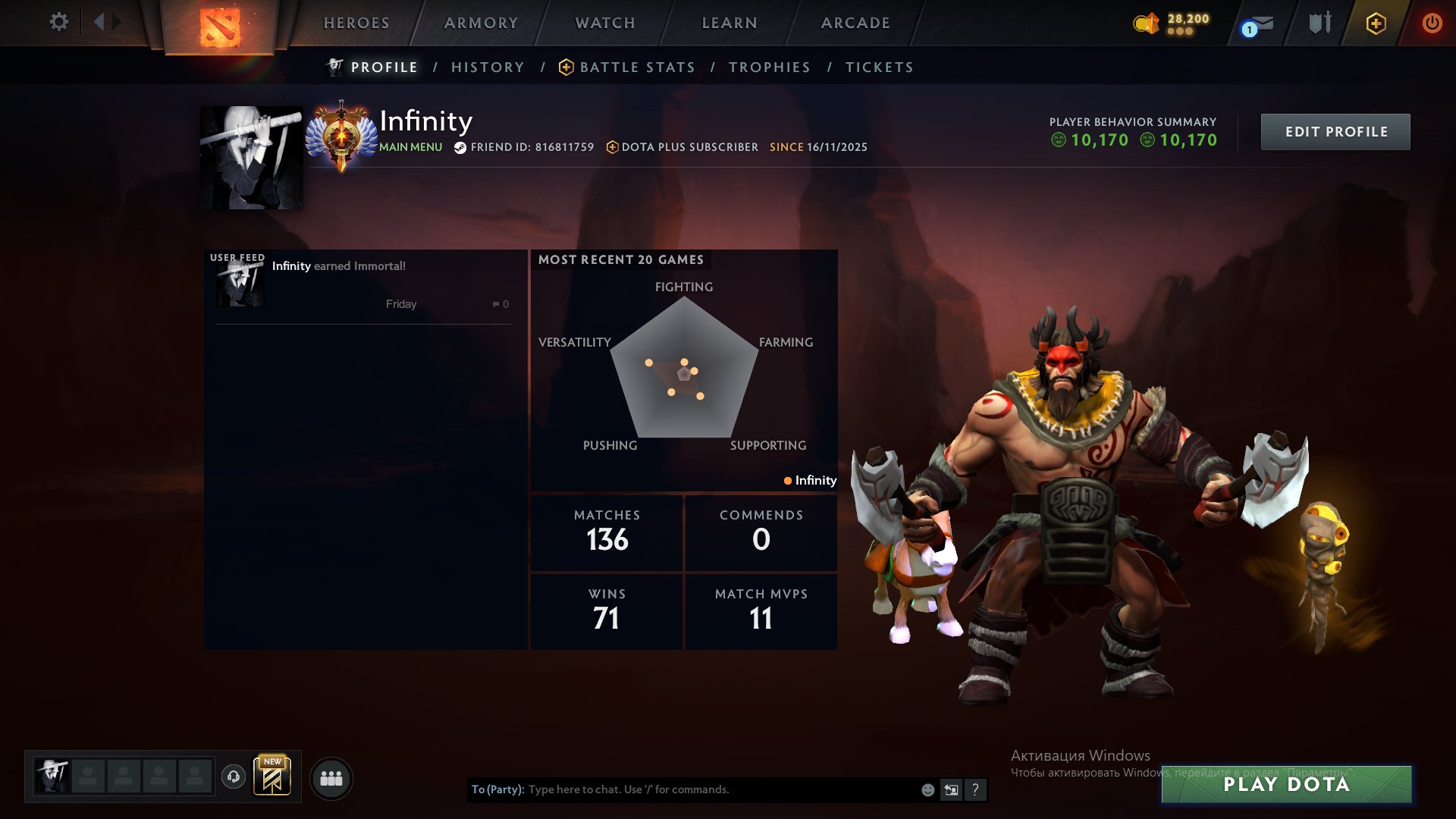Screen dimensions: 1456x819
Task: Expand the back navigation arrows
Action: coord(105,22)
